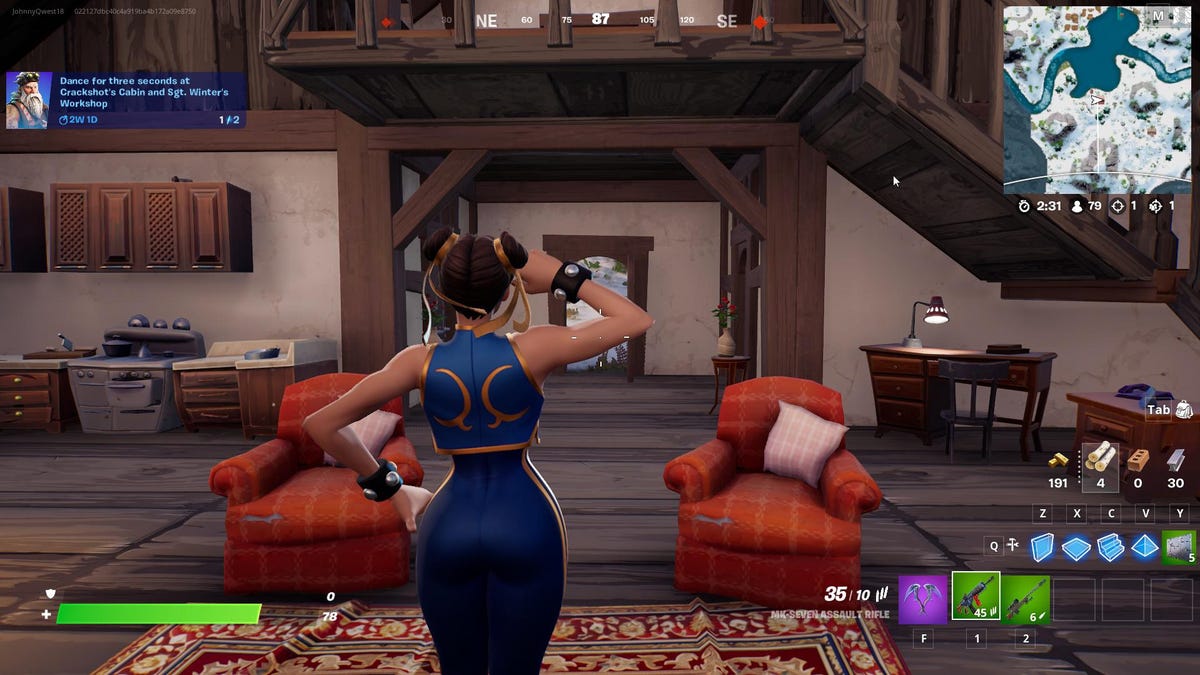
Task: Select wood as building material
Action: pos(1100,457)
